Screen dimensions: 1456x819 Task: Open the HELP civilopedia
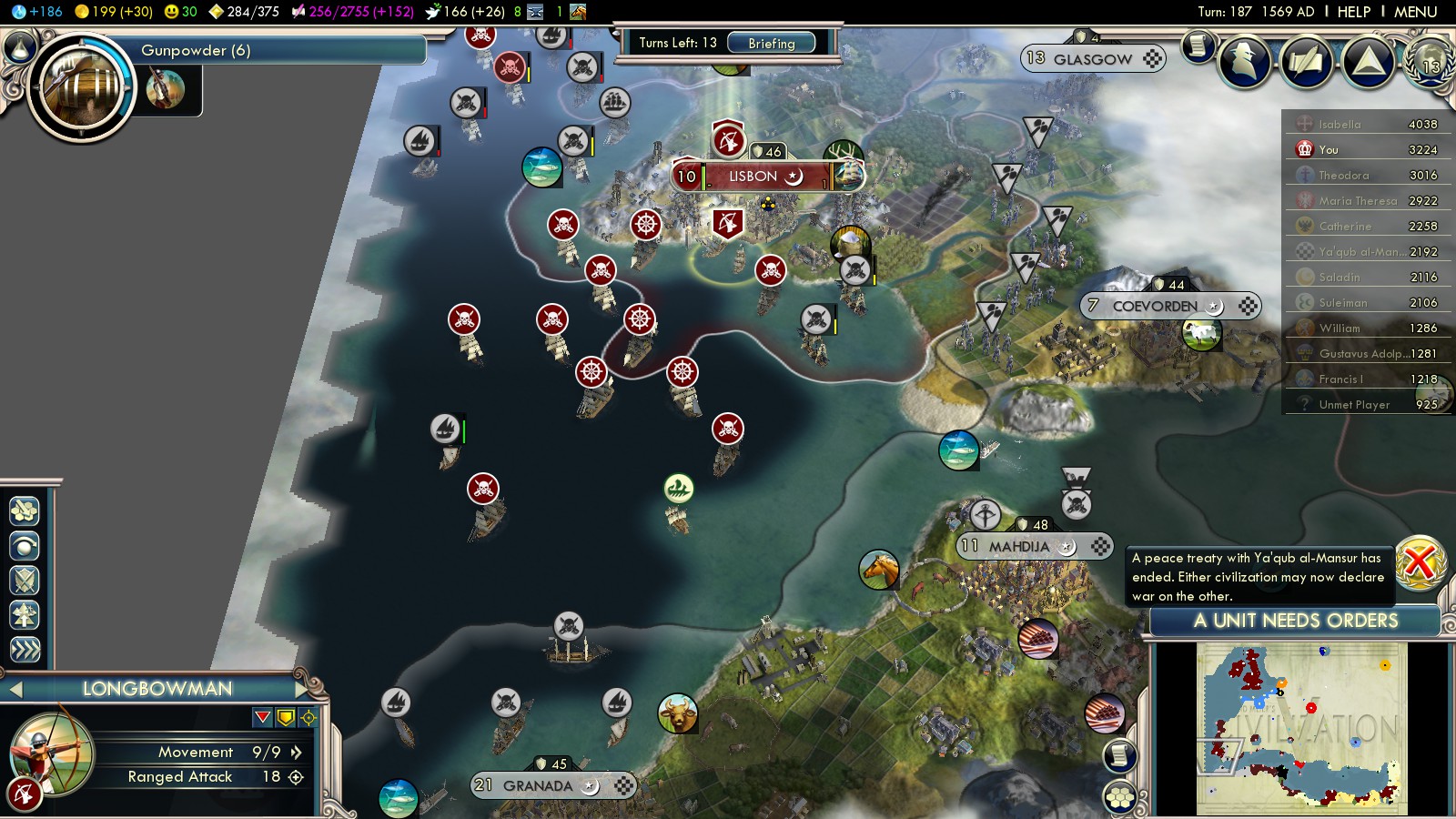click(x=1353, y=12)
